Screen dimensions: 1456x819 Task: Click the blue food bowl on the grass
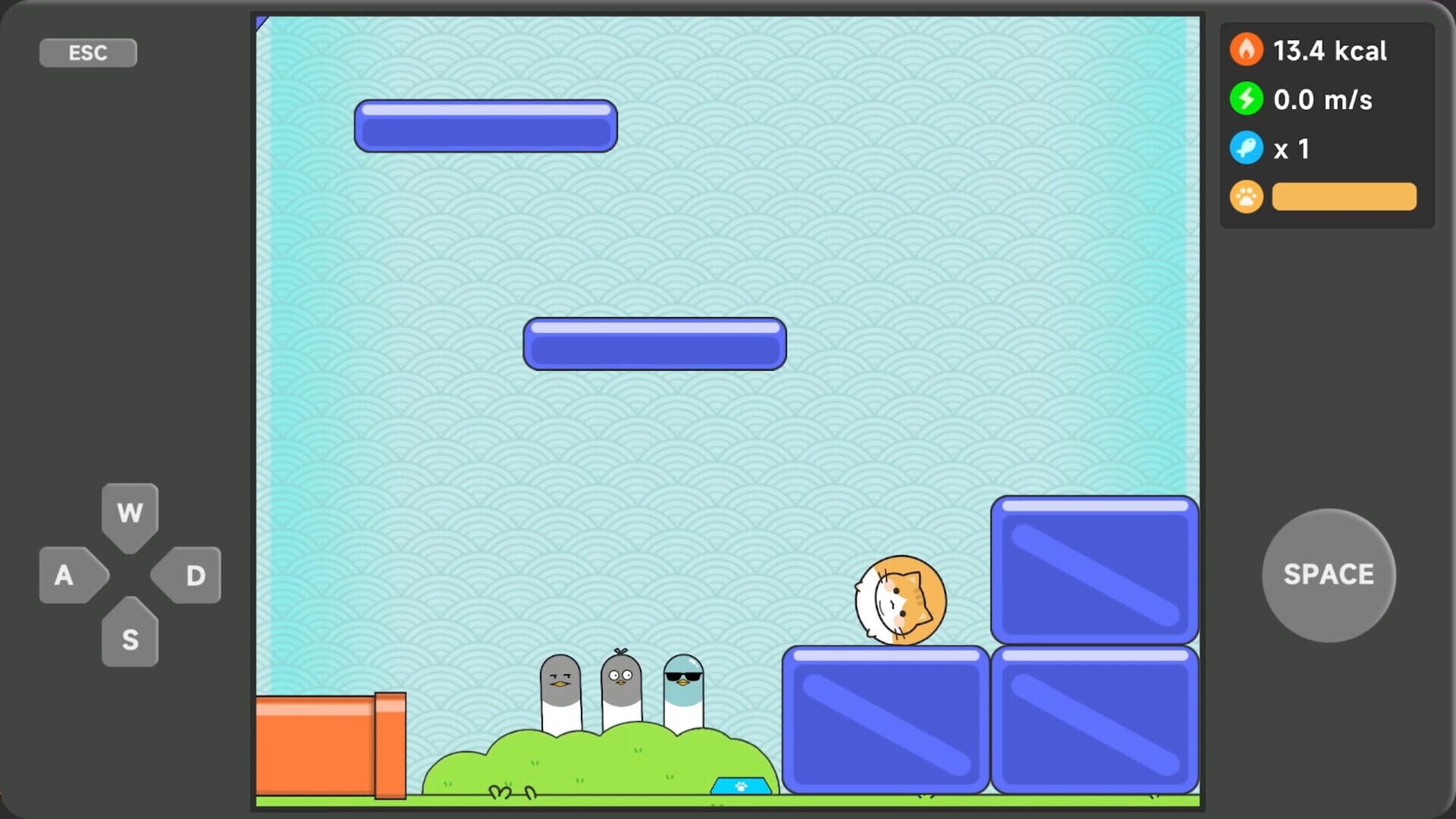pyautogui.click(x=739, y=786)
